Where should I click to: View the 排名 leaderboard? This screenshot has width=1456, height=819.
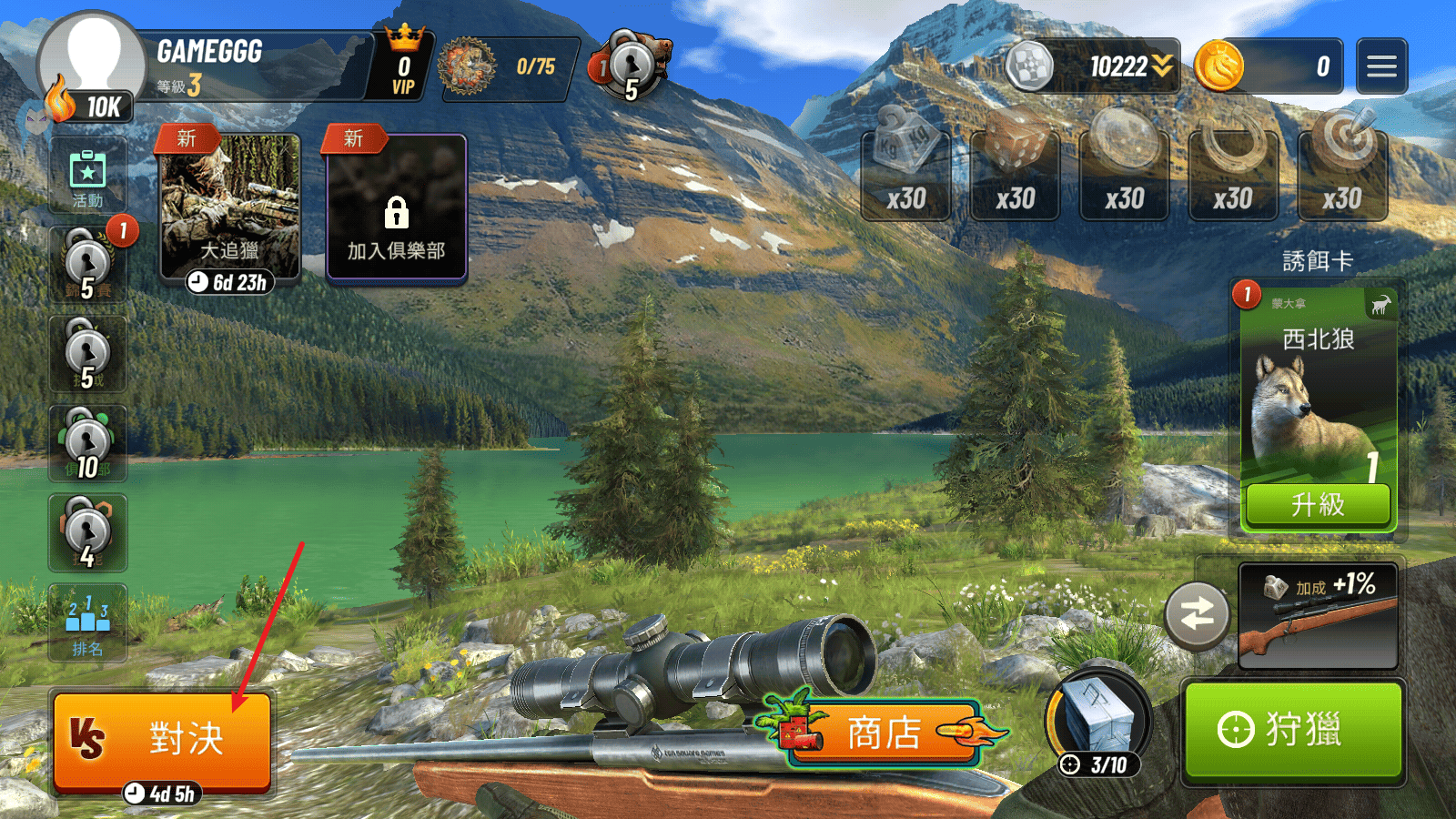pyautogui.click(x=87, y=623)
